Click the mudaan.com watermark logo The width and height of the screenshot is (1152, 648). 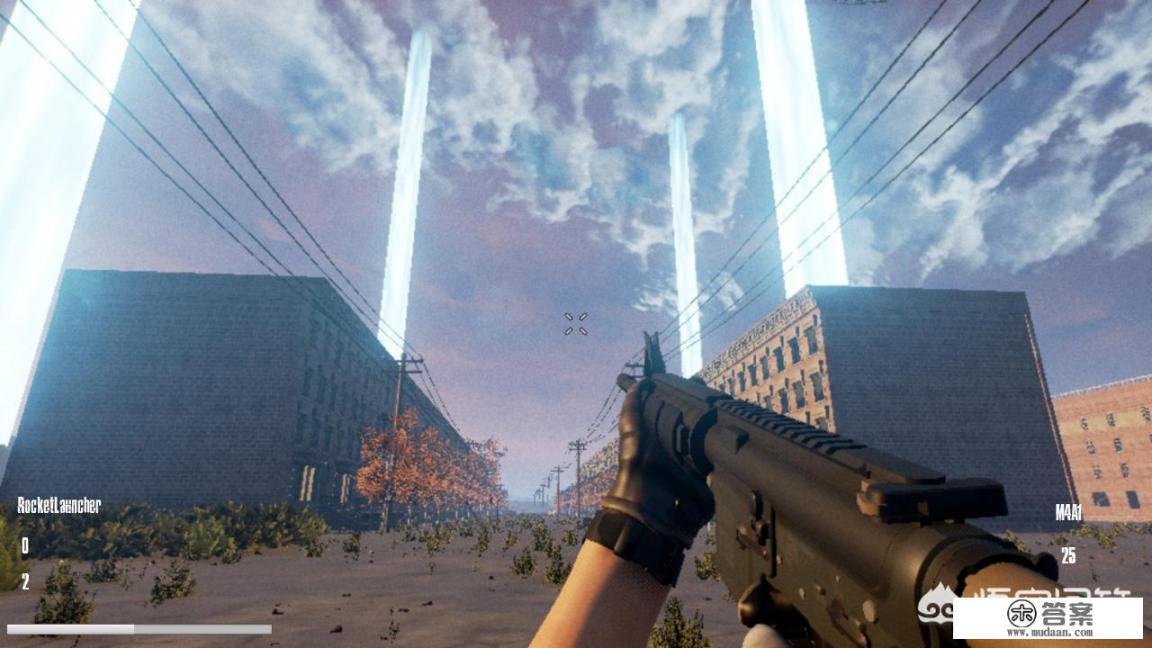click(x=1046, y=618)
